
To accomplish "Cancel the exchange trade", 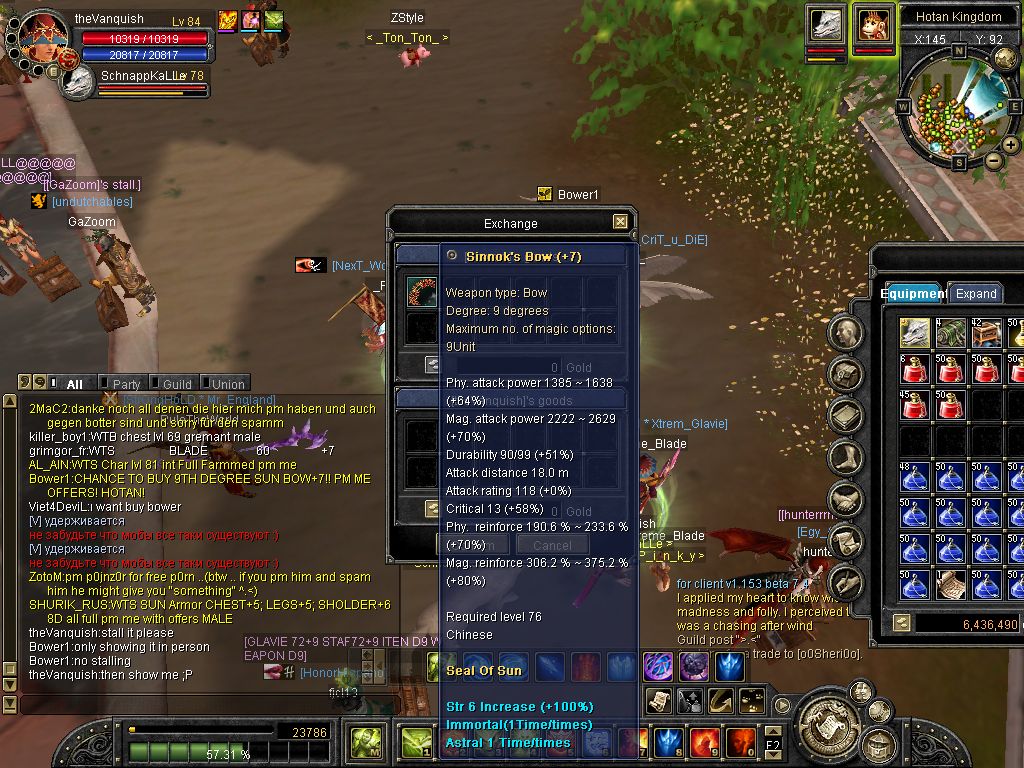I will click(x=552, y=545).
